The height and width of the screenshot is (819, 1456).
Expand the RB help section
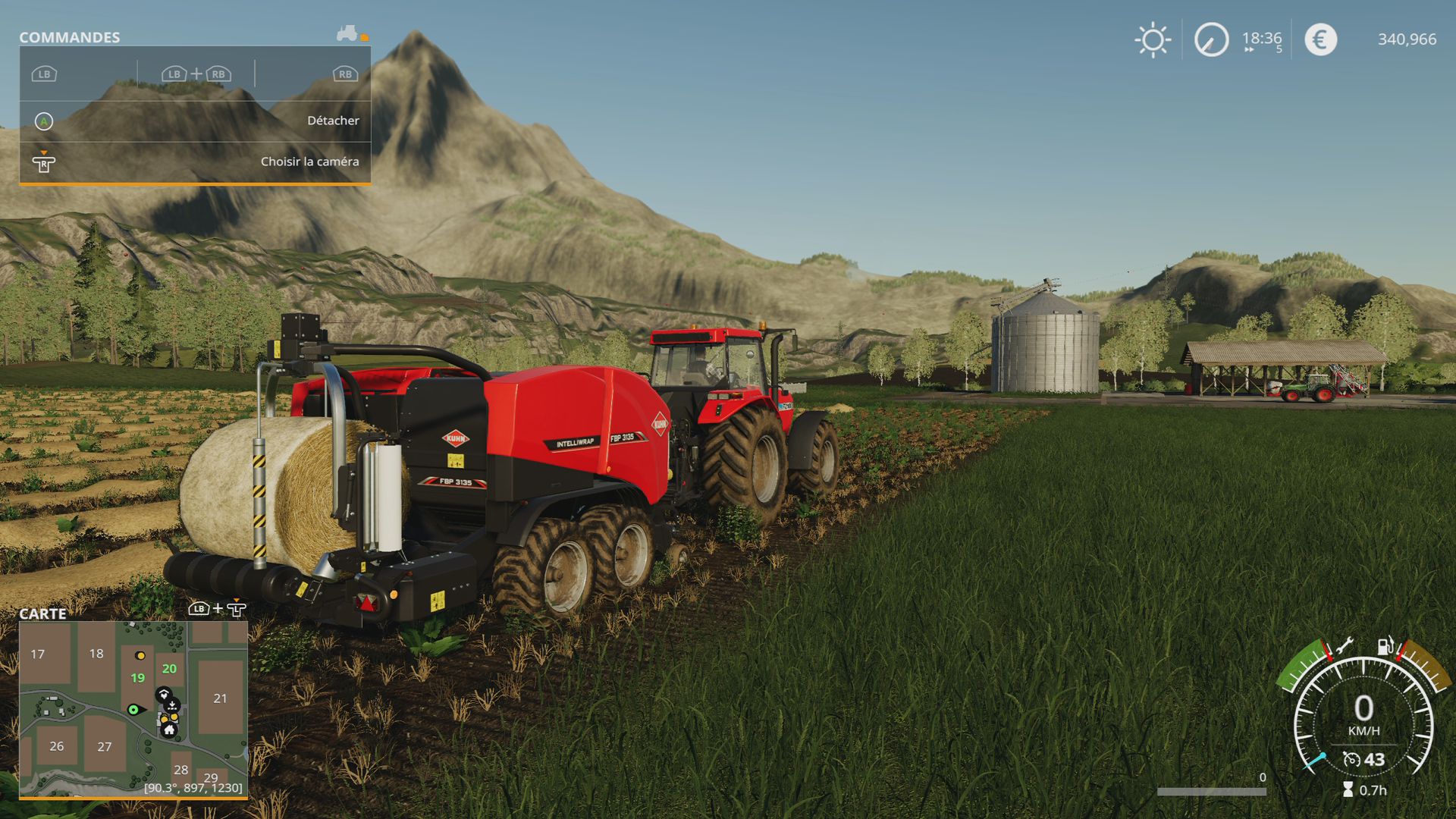point(344,74)
